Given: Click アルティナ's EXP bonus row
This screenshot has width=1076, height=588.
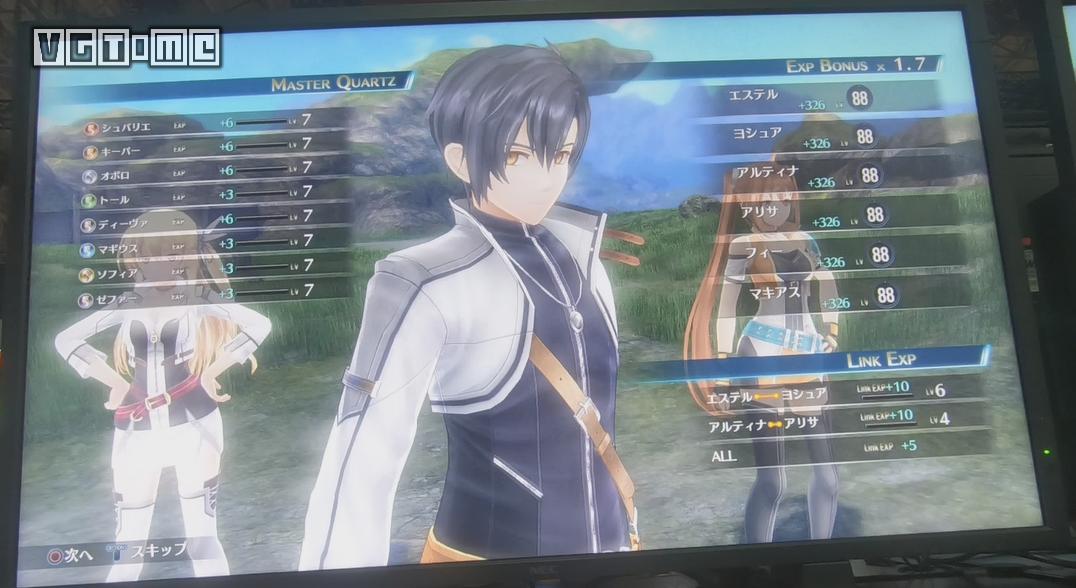Looking at the screenshot, I should point(840,177).
